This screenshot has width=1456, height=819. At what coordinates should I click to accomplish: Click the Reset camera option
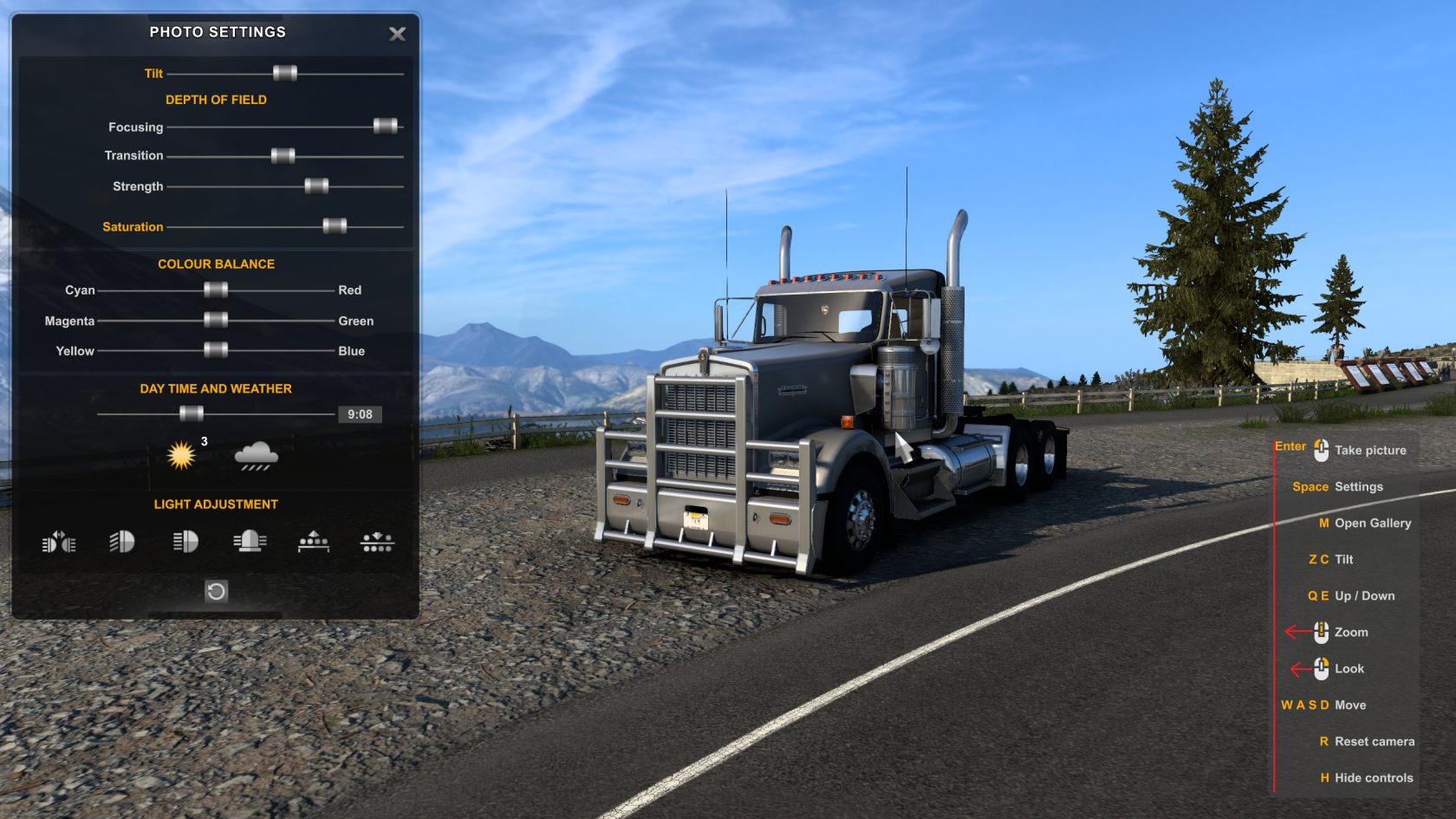[1375, 742]
